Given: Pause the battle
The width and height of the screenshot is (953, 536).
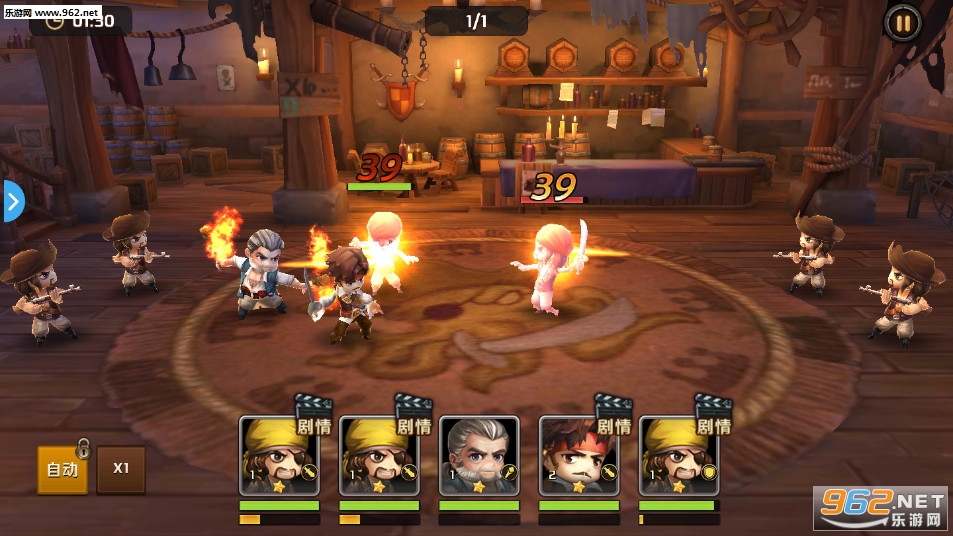Looking at the screenshot, I should coord(902,22).
